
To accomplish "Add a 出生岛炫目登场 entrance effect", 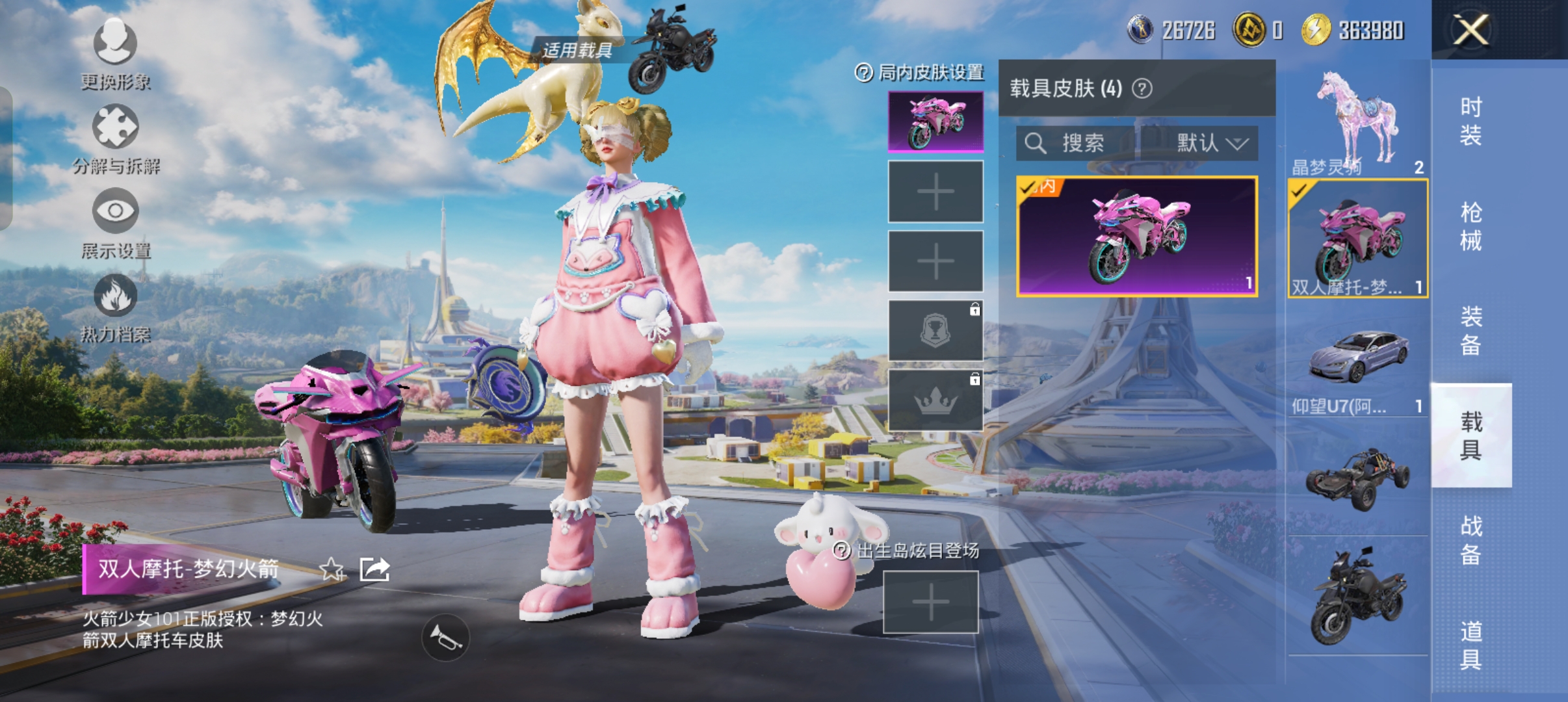I will [x=930, y=603].
